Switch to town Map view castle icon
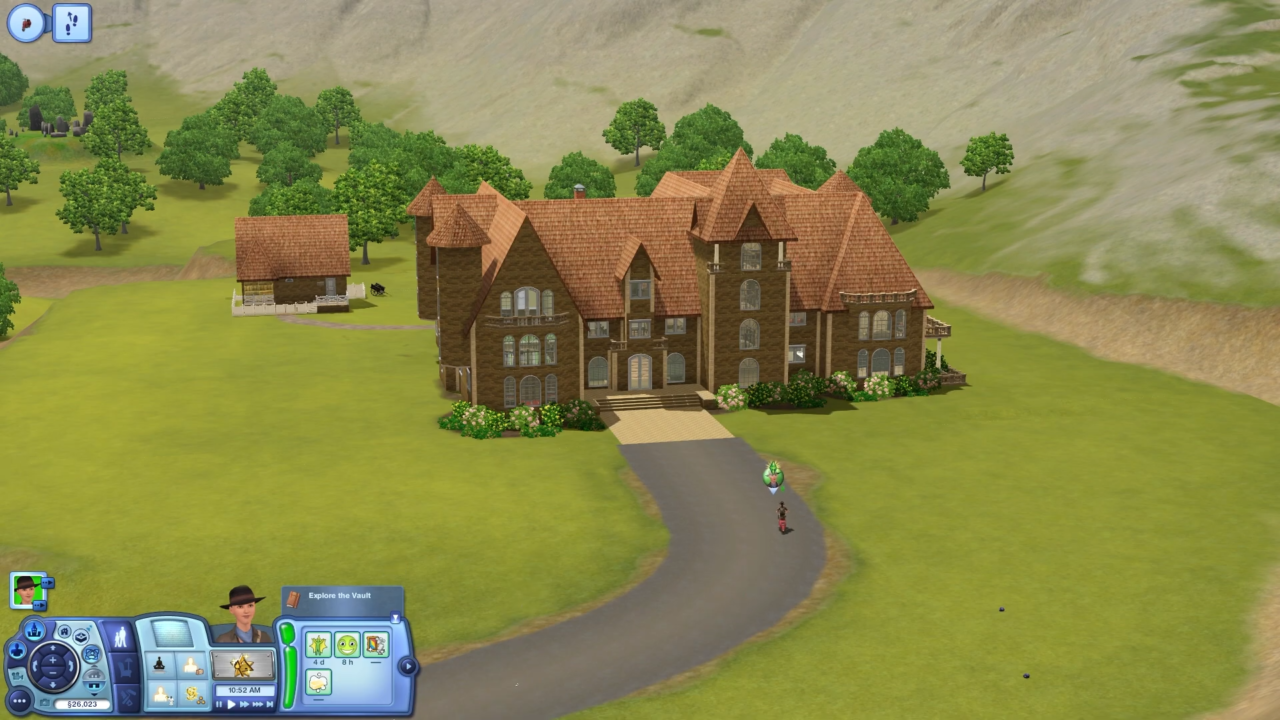The image size is (1280, 720). coord(34,632)
